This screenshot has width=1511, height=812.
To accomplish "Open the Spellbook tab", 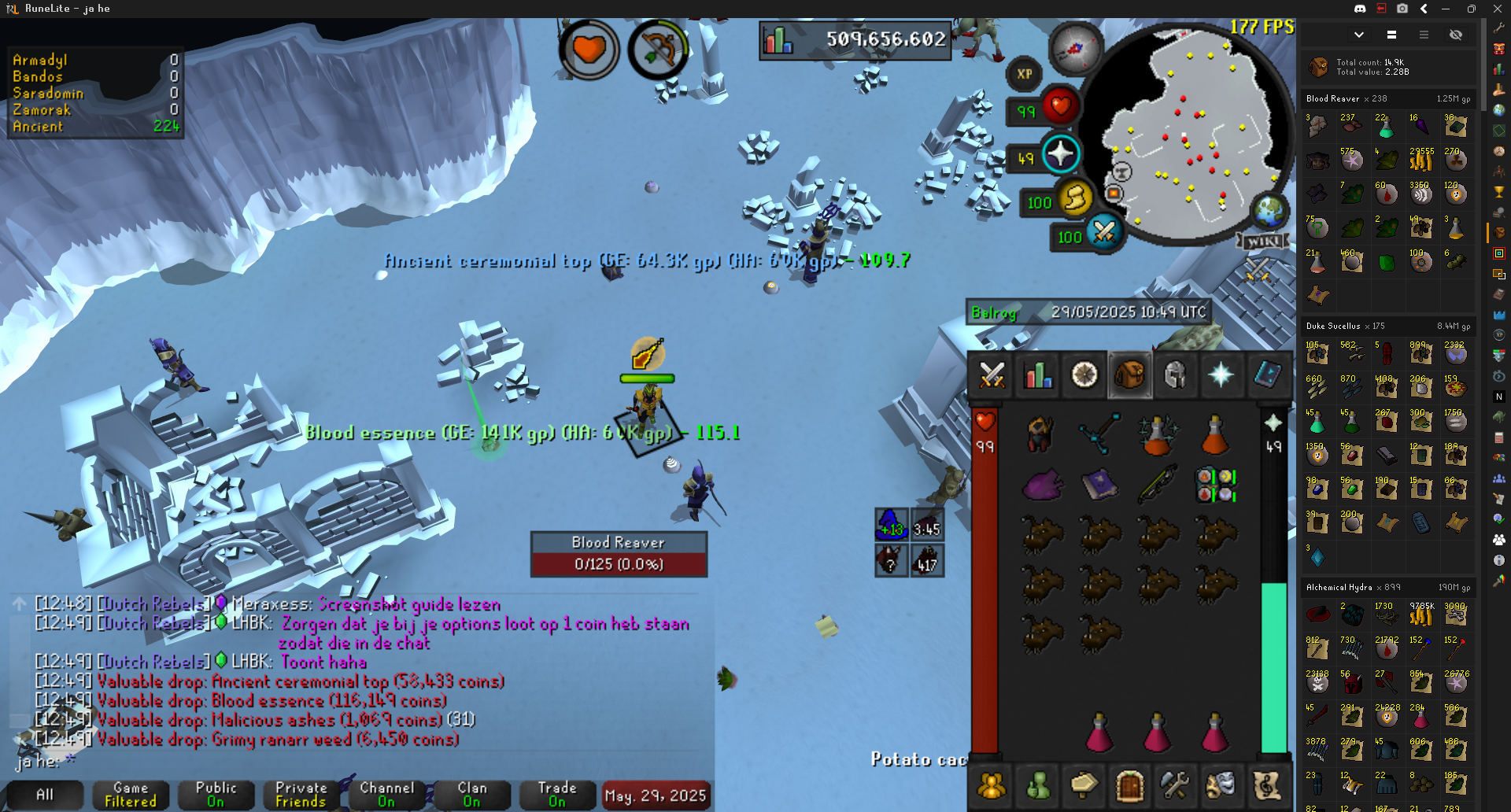I will (1267, 375).
